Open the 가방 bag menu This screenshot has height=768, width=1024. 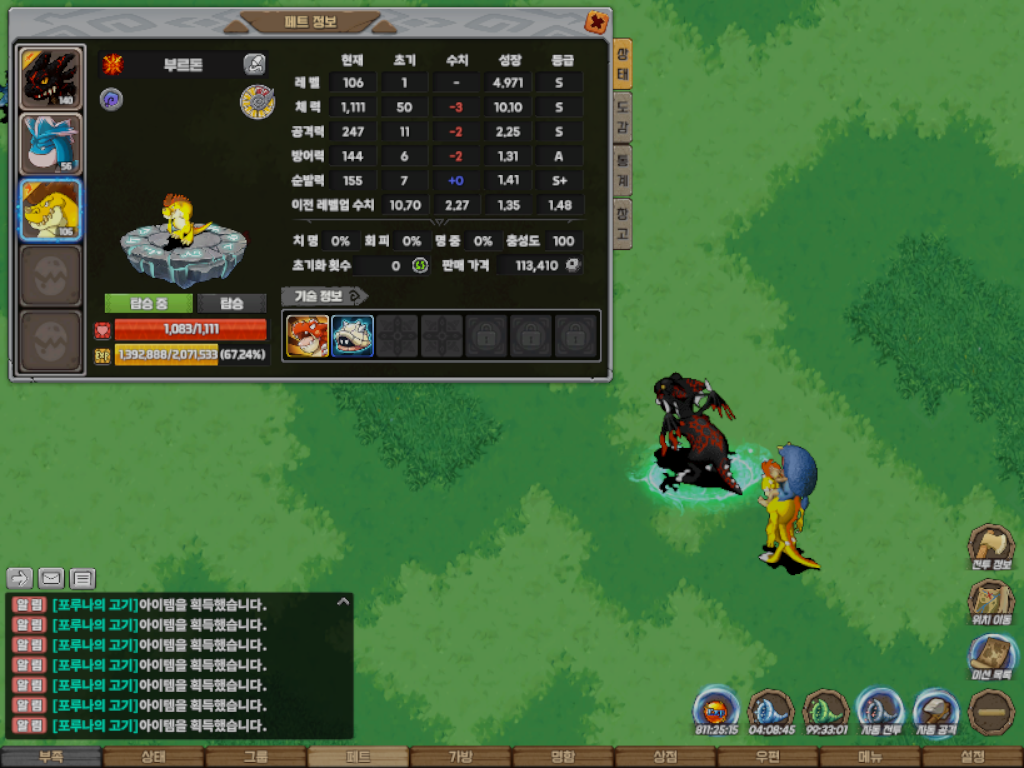click(x=460, y=757)
